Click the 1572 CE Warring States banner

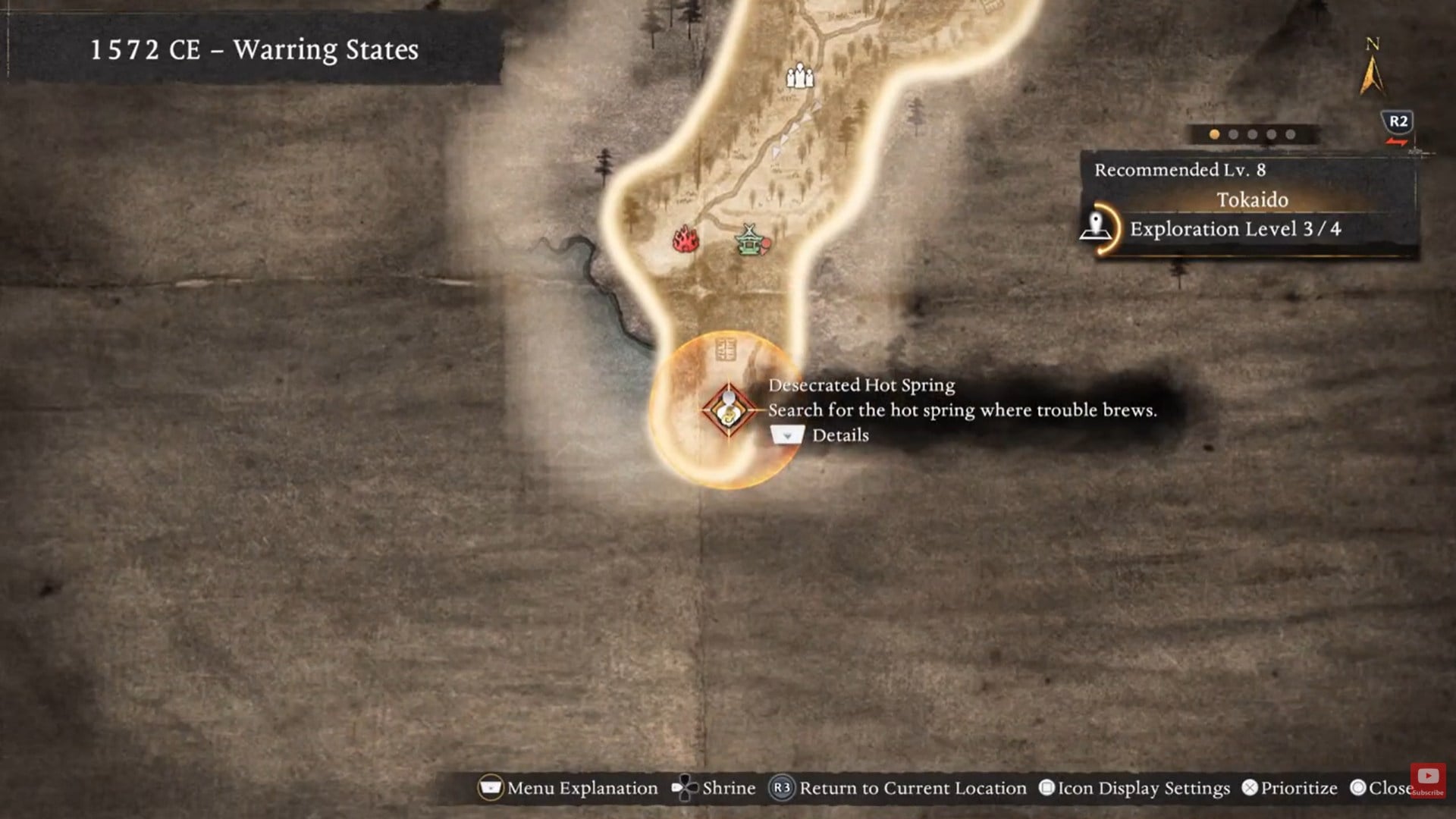pyautogui.click(x=253, y=51)
